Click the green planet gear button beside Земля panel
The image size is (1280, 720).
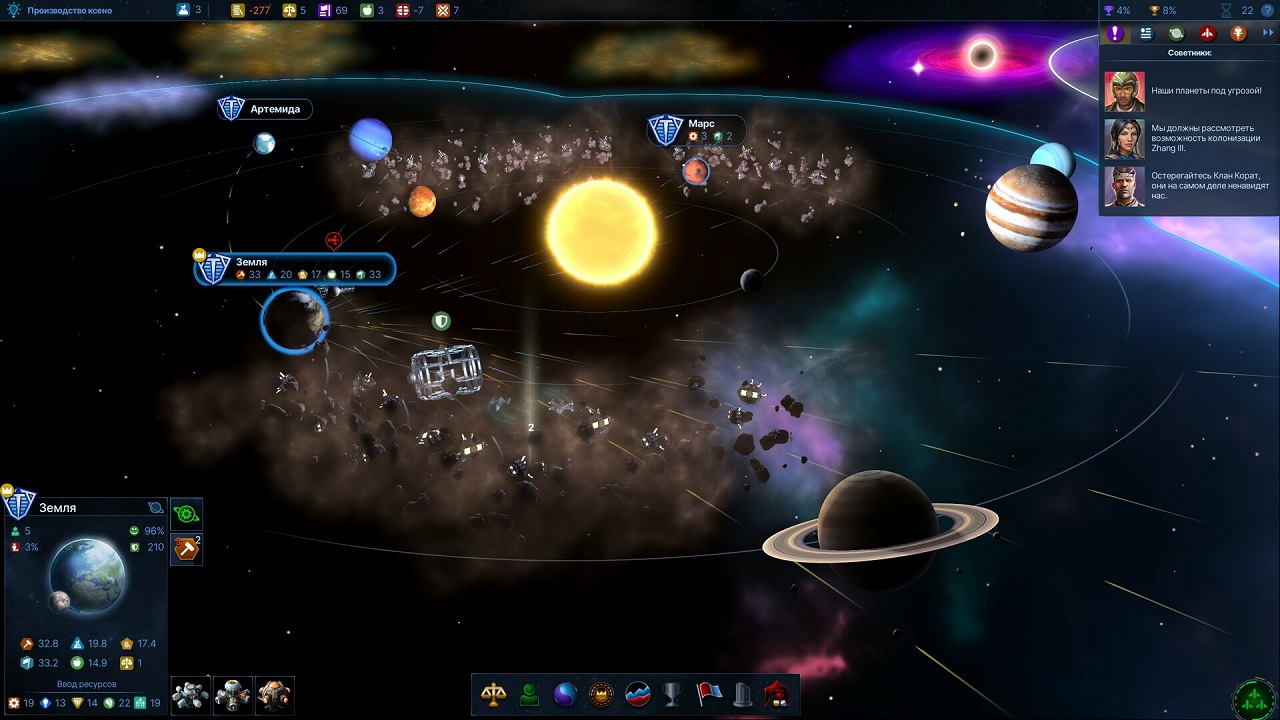187,514
